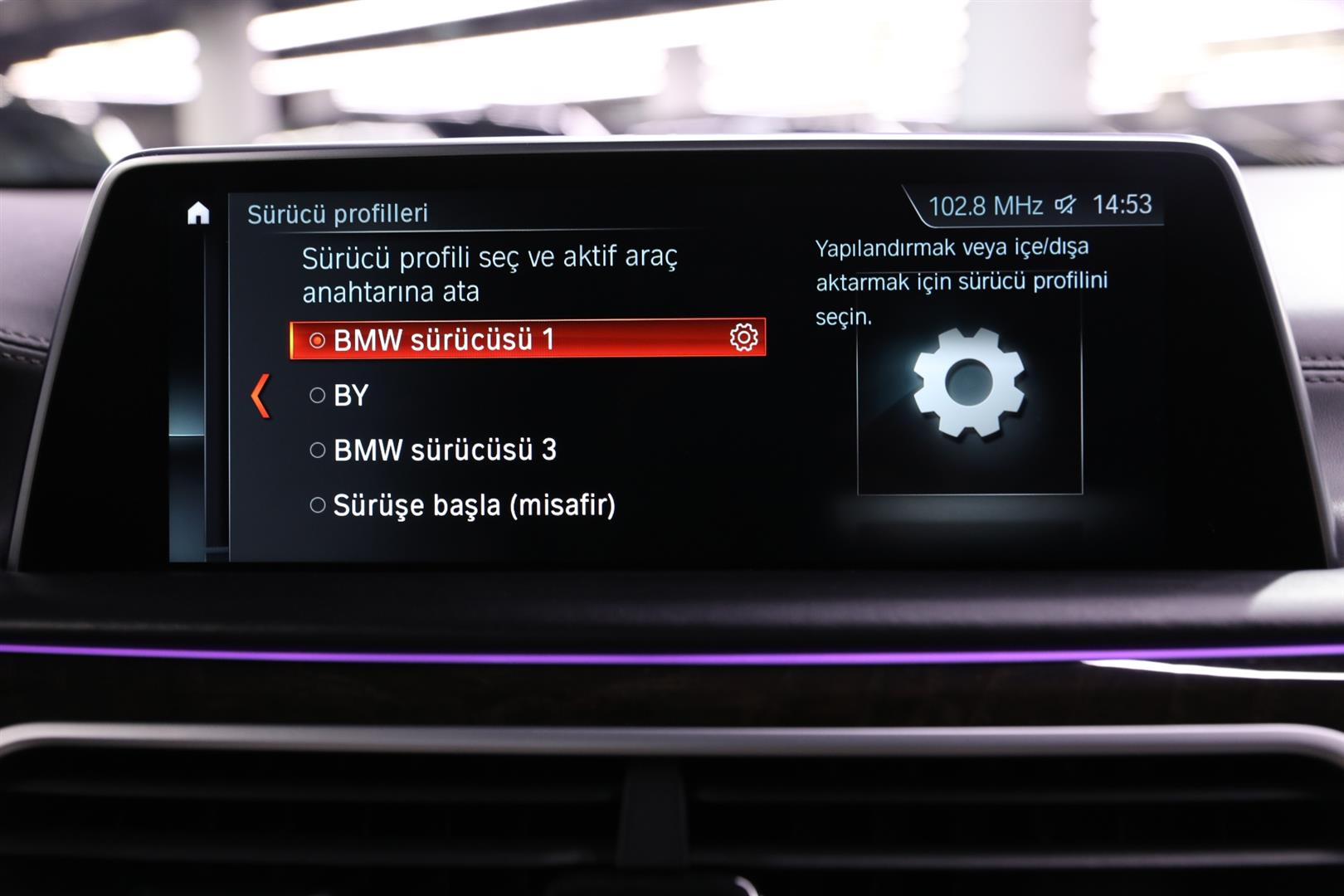This screenshot has width=1344, height=896.
Task: Go to the home screen icon
Action: (198, 214)
